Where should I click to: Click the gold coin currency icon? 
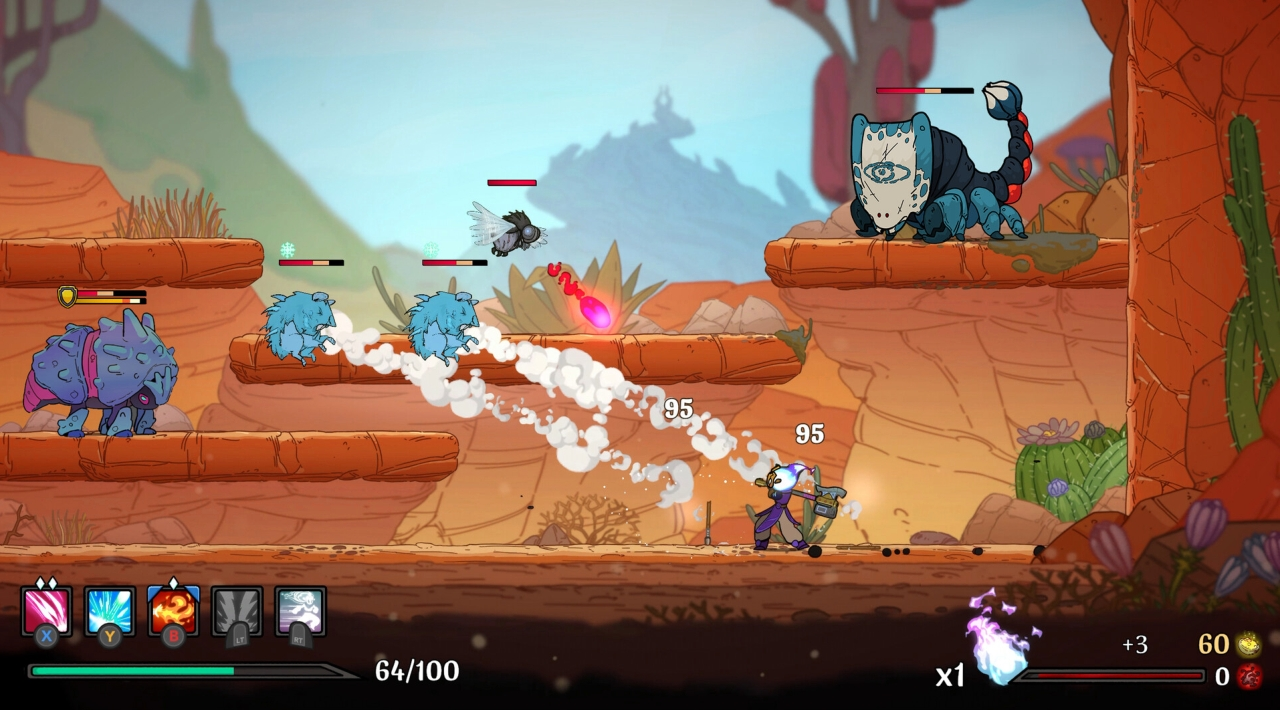click(x=1248, y=644)
